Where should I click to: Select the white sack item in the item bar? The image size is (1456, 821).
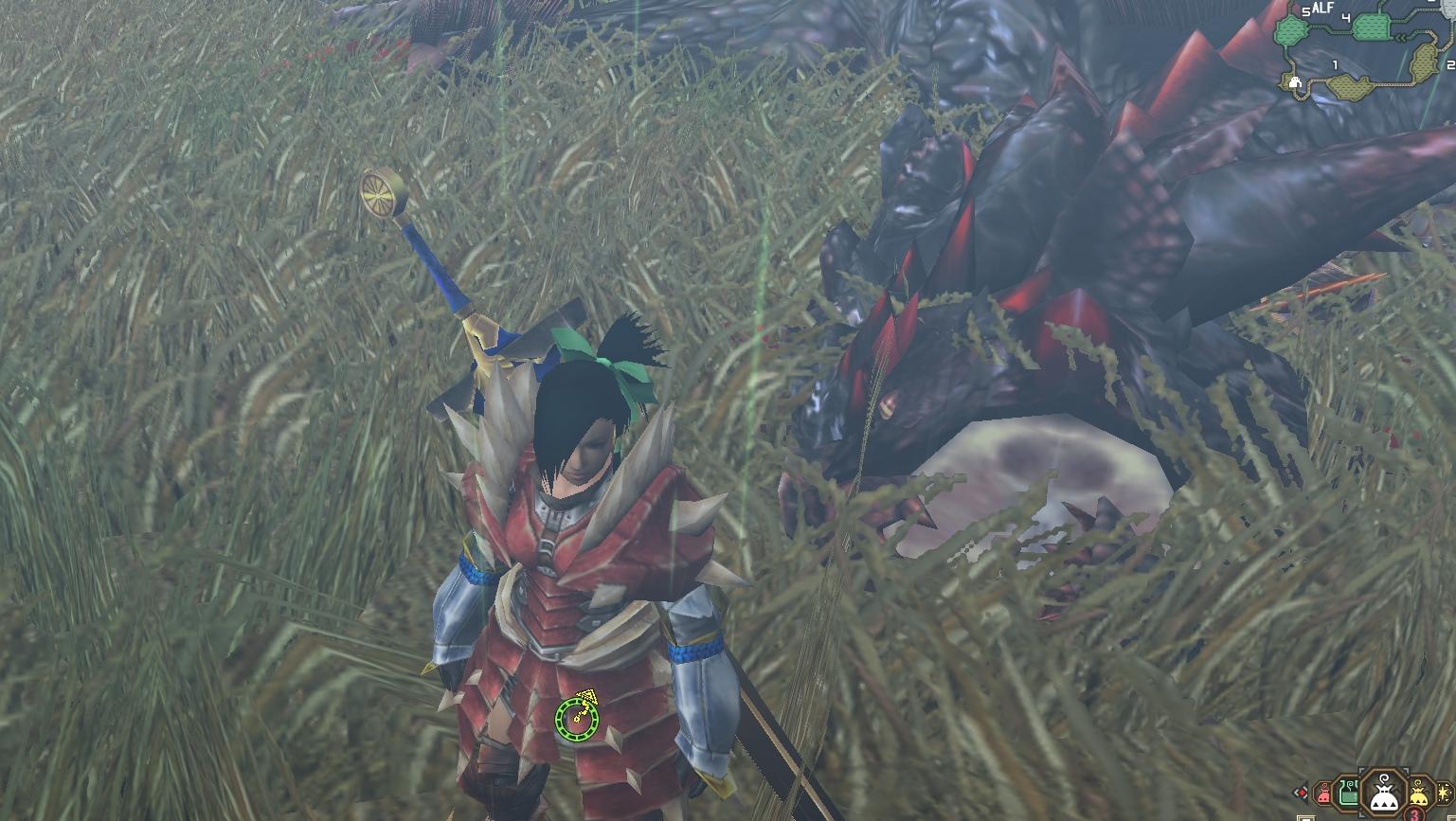(1384, 794)
